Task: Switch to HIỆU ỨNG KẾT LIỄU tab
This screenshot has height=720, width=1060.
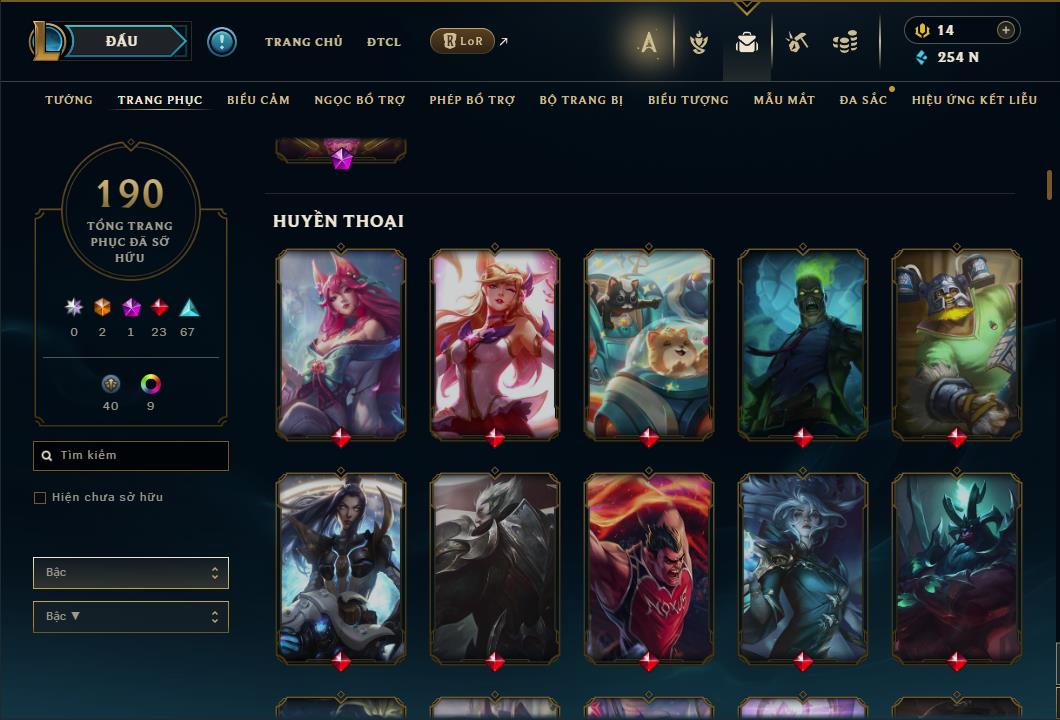Action: [974, 100]
